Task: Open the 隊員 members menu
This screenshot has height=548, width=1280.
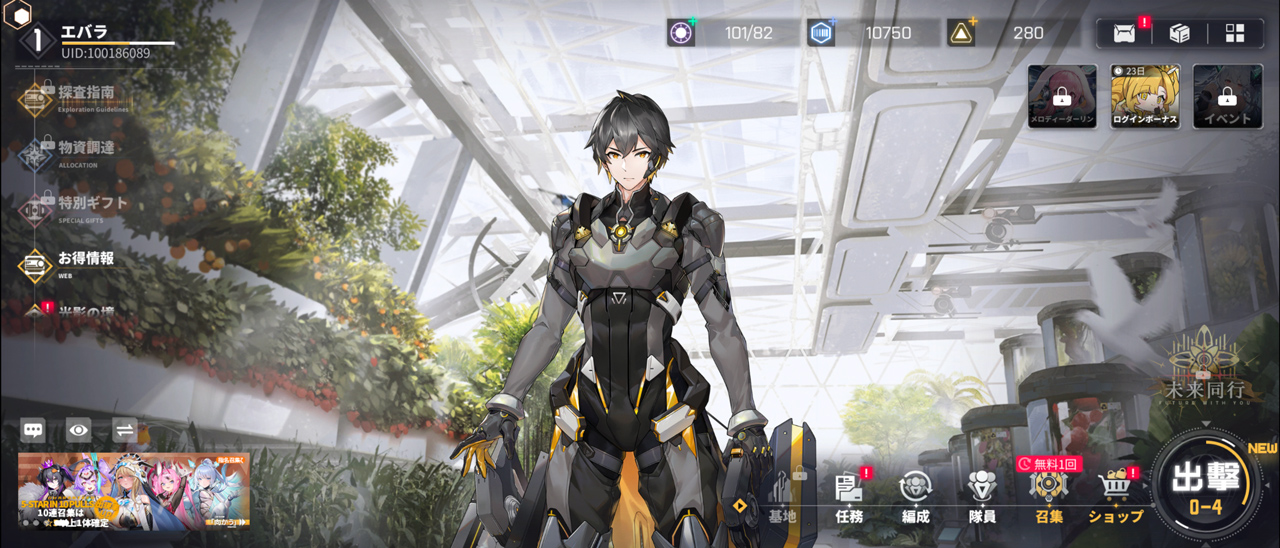Action: tap(982, 497)
